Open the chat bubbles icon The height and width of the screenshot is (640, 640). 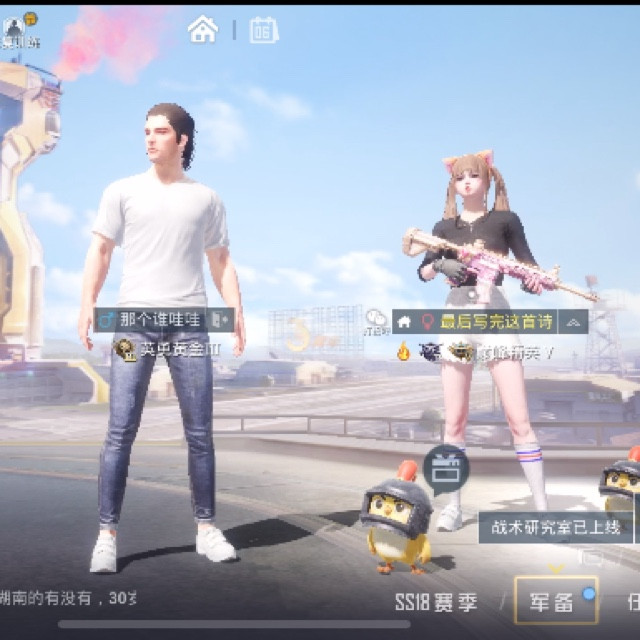tap(377, 319)
